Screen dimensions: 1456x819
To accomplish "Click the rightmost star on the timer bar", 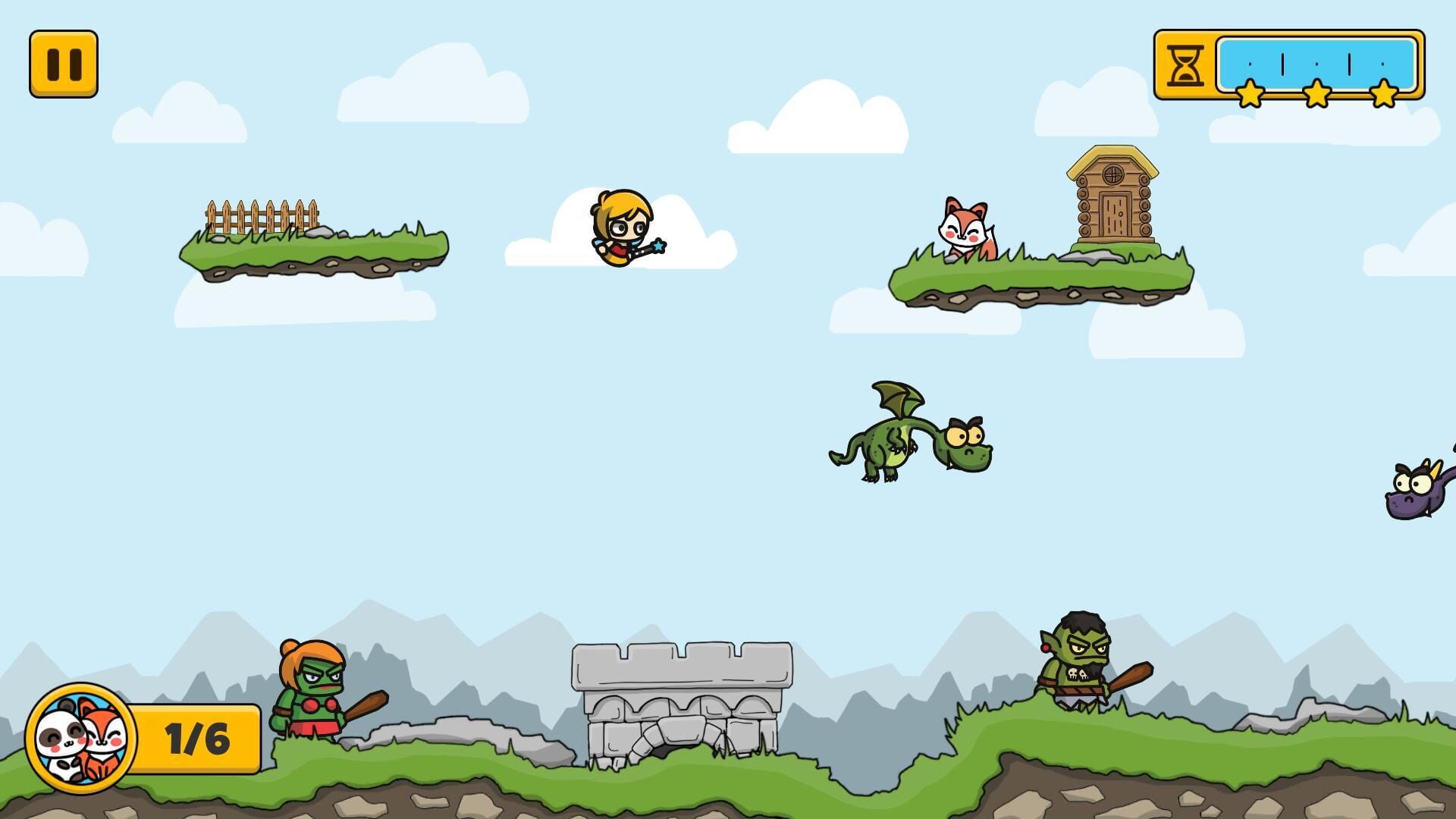I will click(1385, 94).
